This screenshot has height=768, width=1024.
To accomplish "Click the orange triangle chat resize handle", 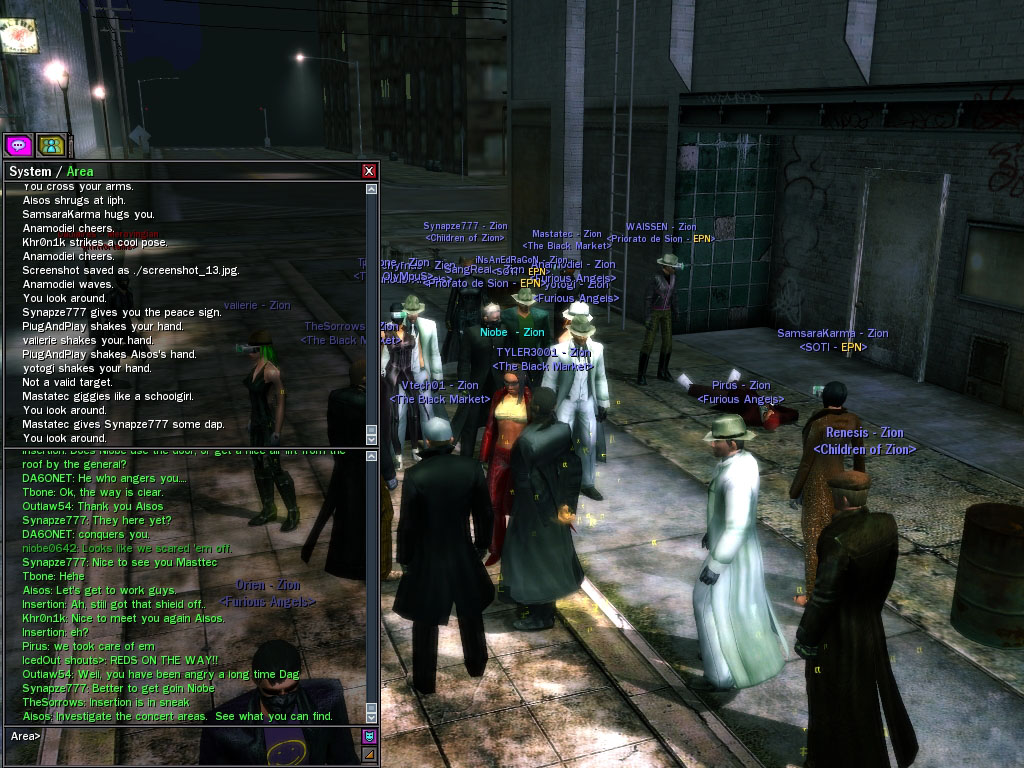I will point(369,754).
